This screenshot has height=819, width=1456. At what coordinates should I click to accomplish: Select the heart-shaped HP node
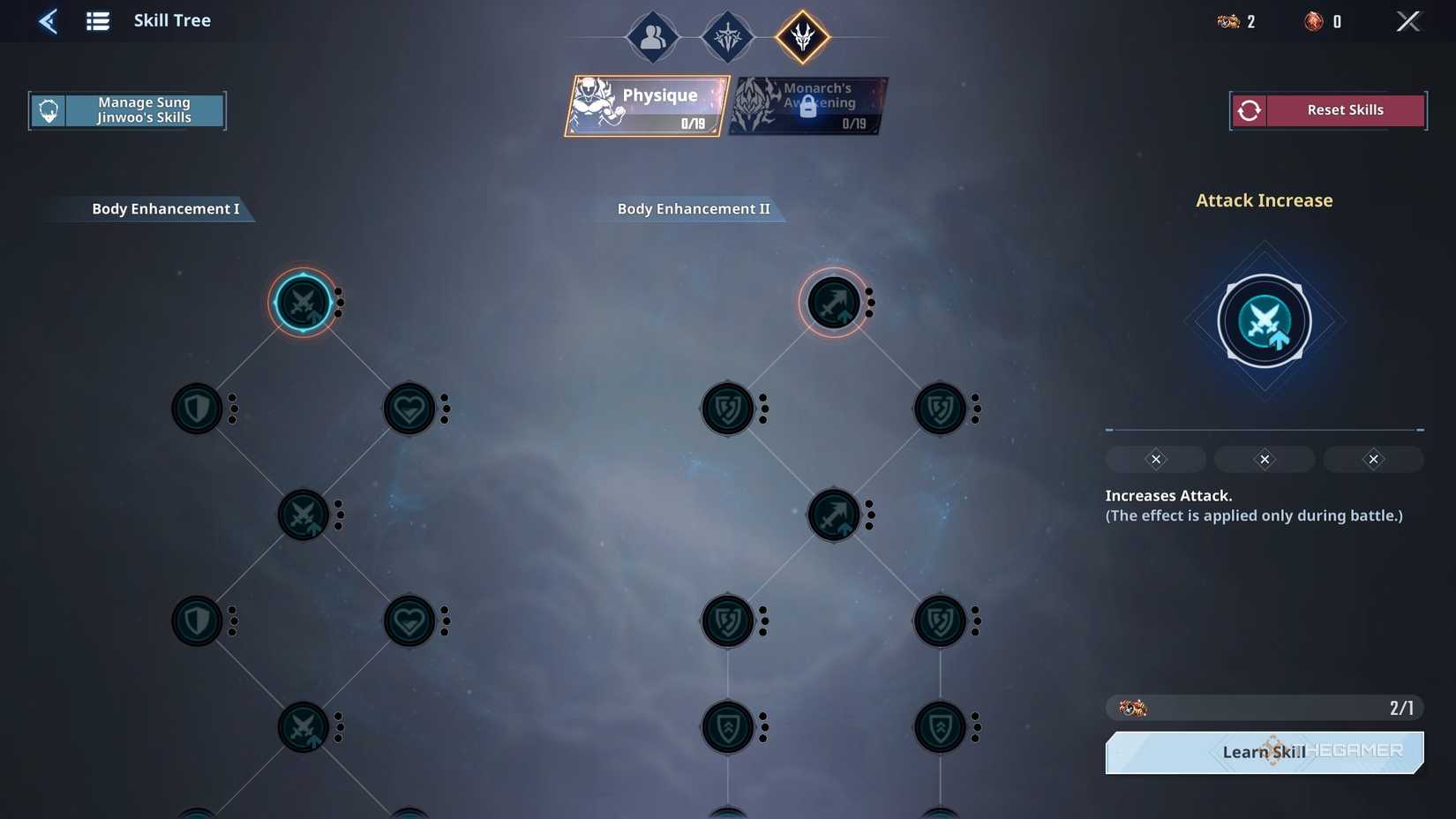[409, 408]
